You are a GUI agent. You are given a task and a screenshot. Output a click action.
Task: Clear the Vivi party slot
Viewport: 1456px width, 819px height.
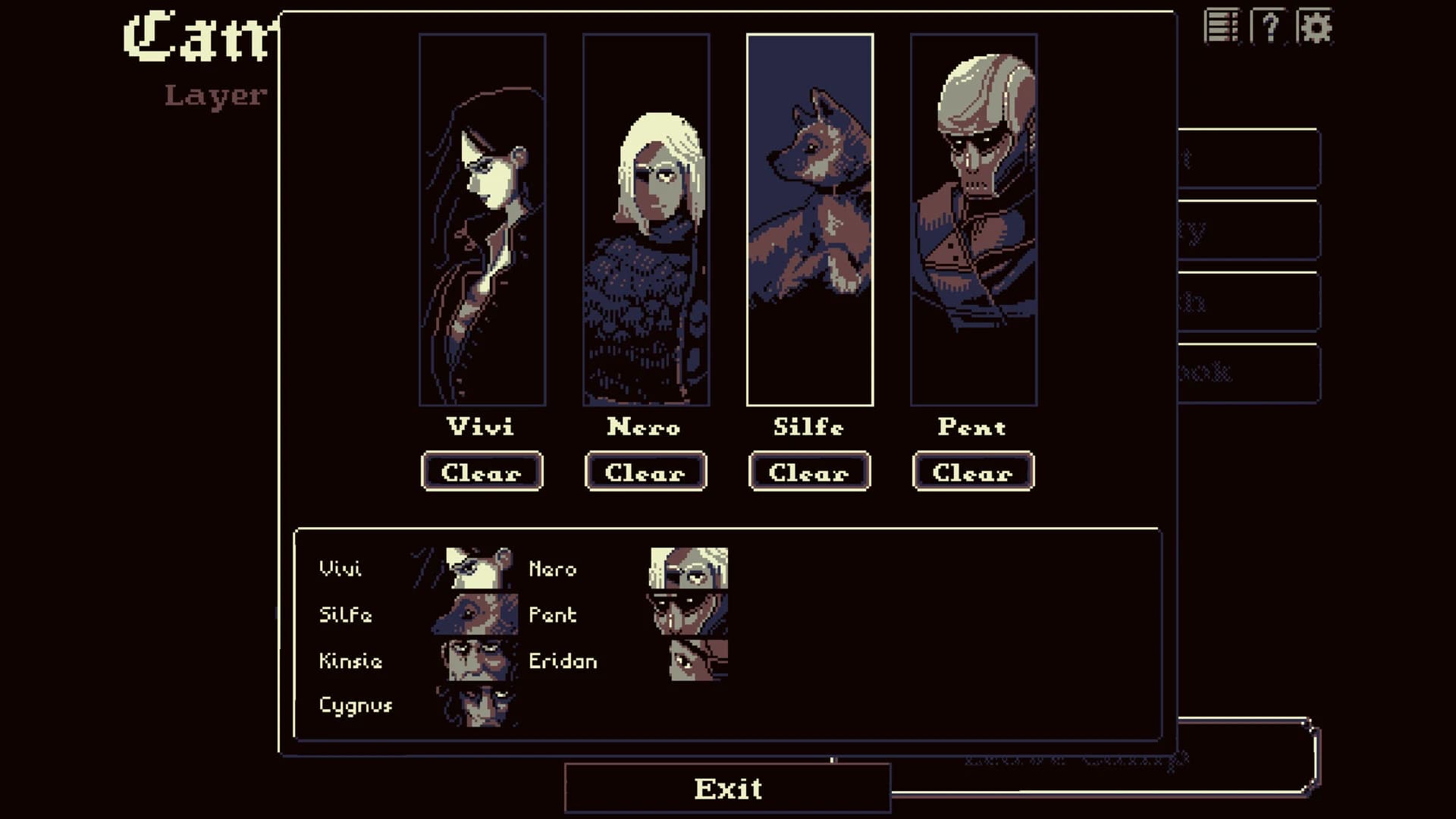click(482, 472)
